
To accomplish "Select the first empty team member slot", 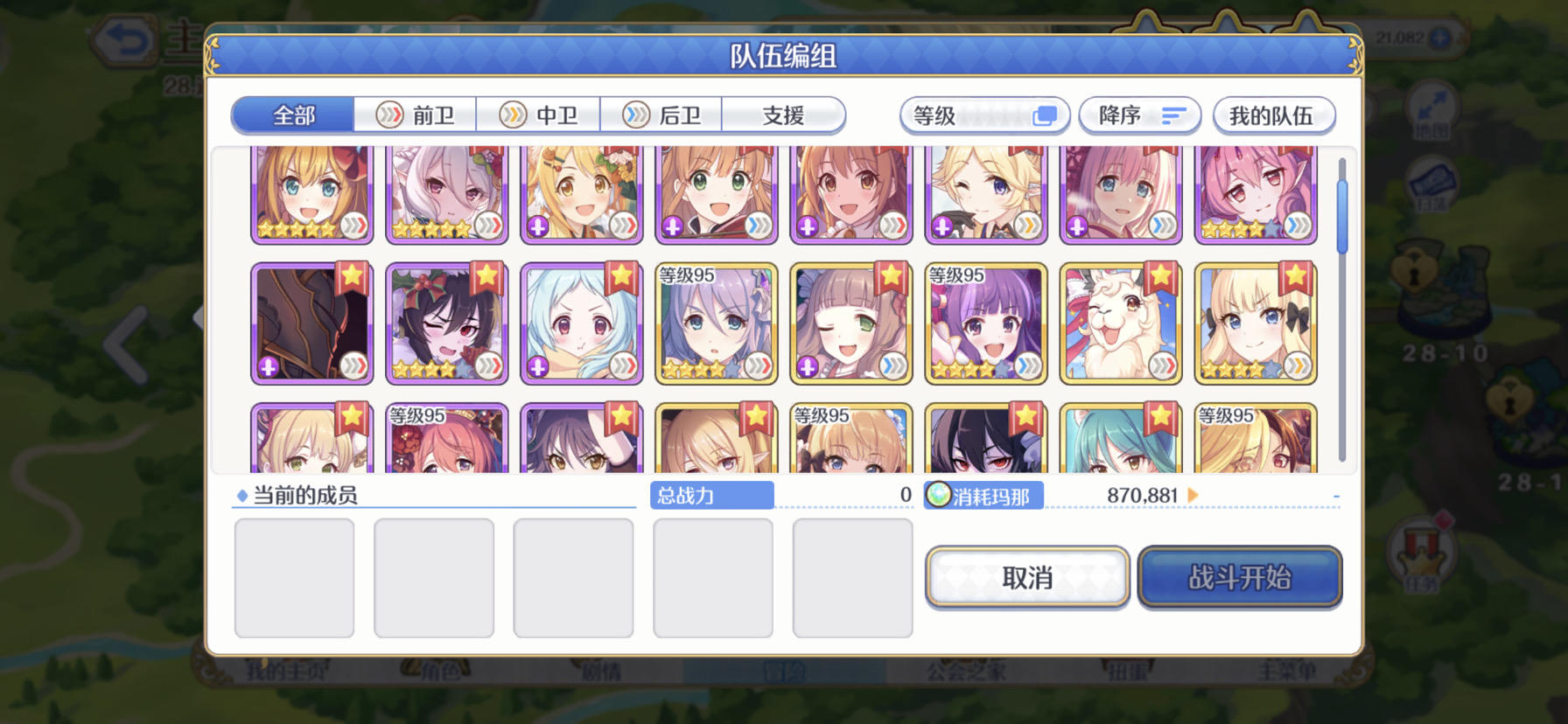I will 294,576.
